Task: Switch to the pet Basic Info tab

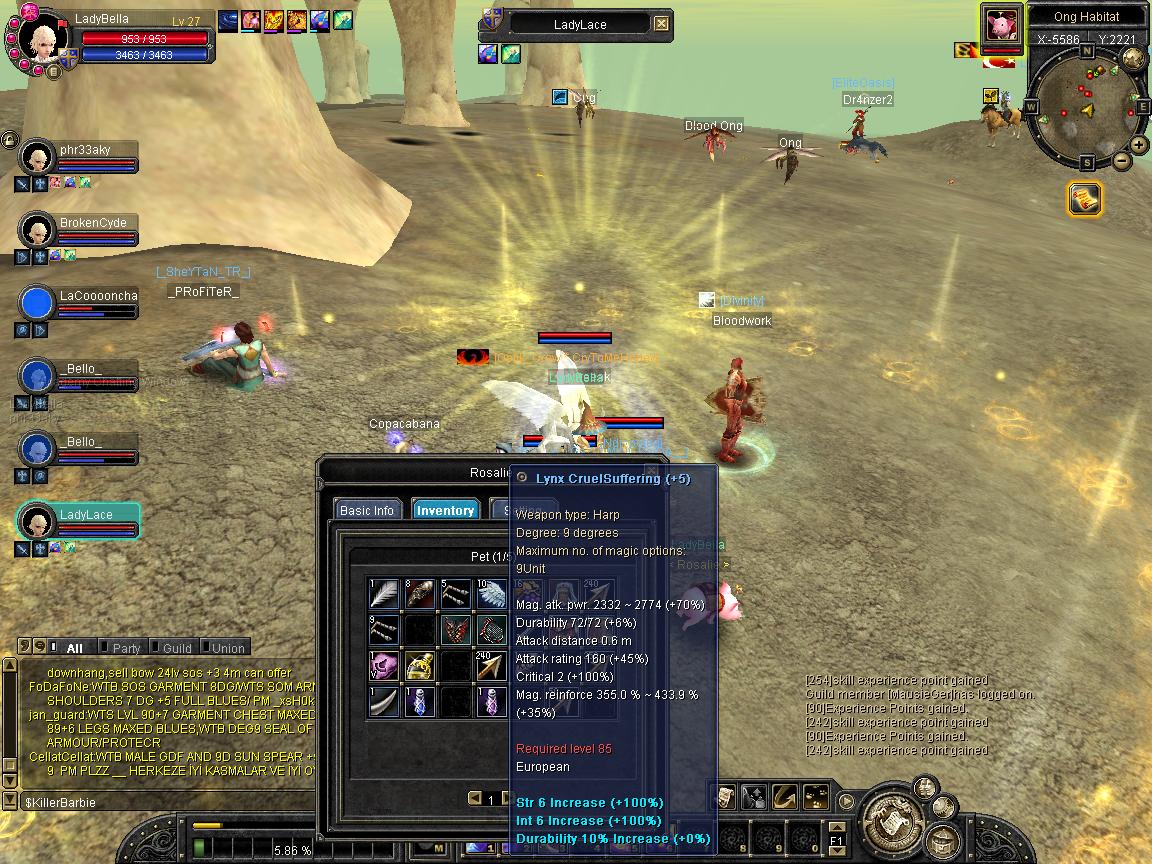Action: [367, 510]
